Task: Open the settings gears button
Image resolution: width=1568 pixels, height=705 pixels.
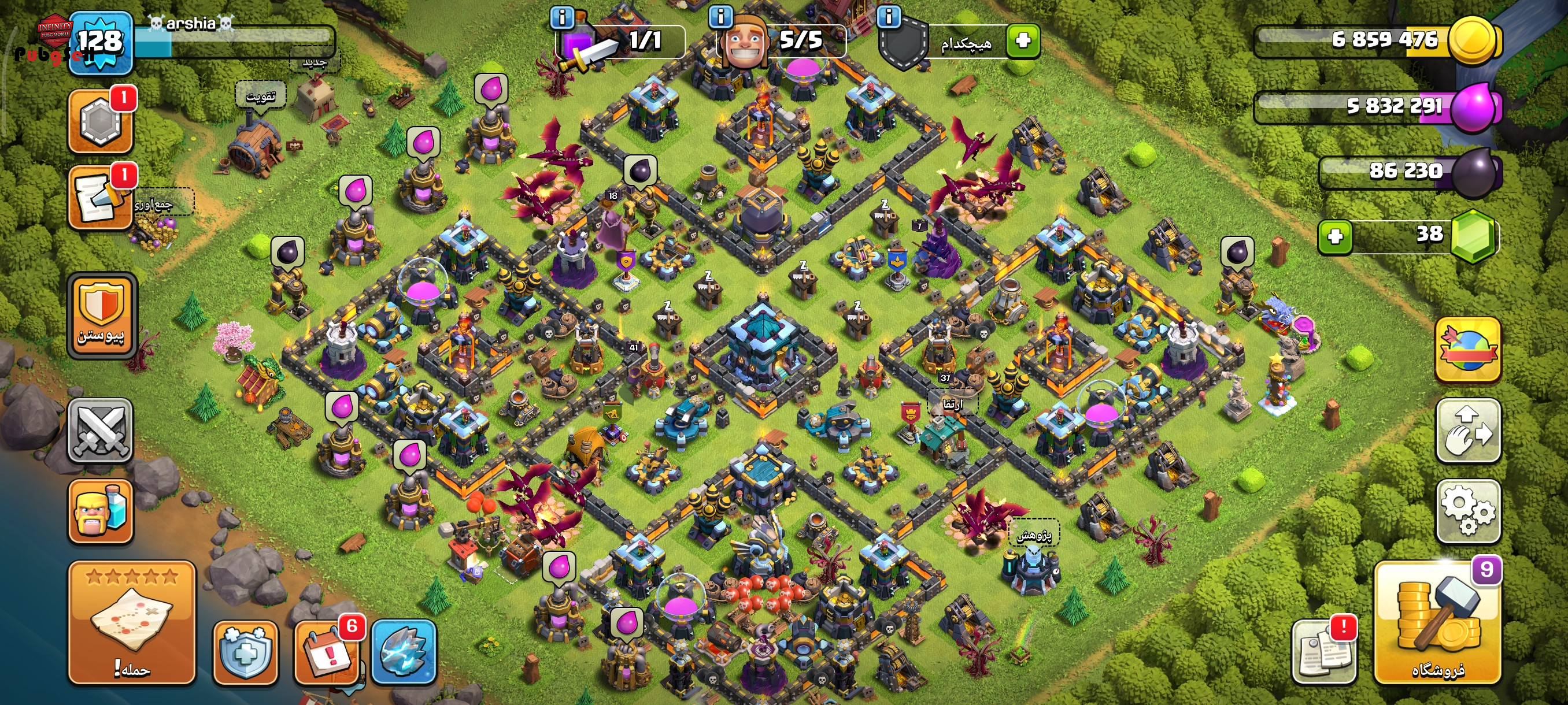Action: [1467, 510]
